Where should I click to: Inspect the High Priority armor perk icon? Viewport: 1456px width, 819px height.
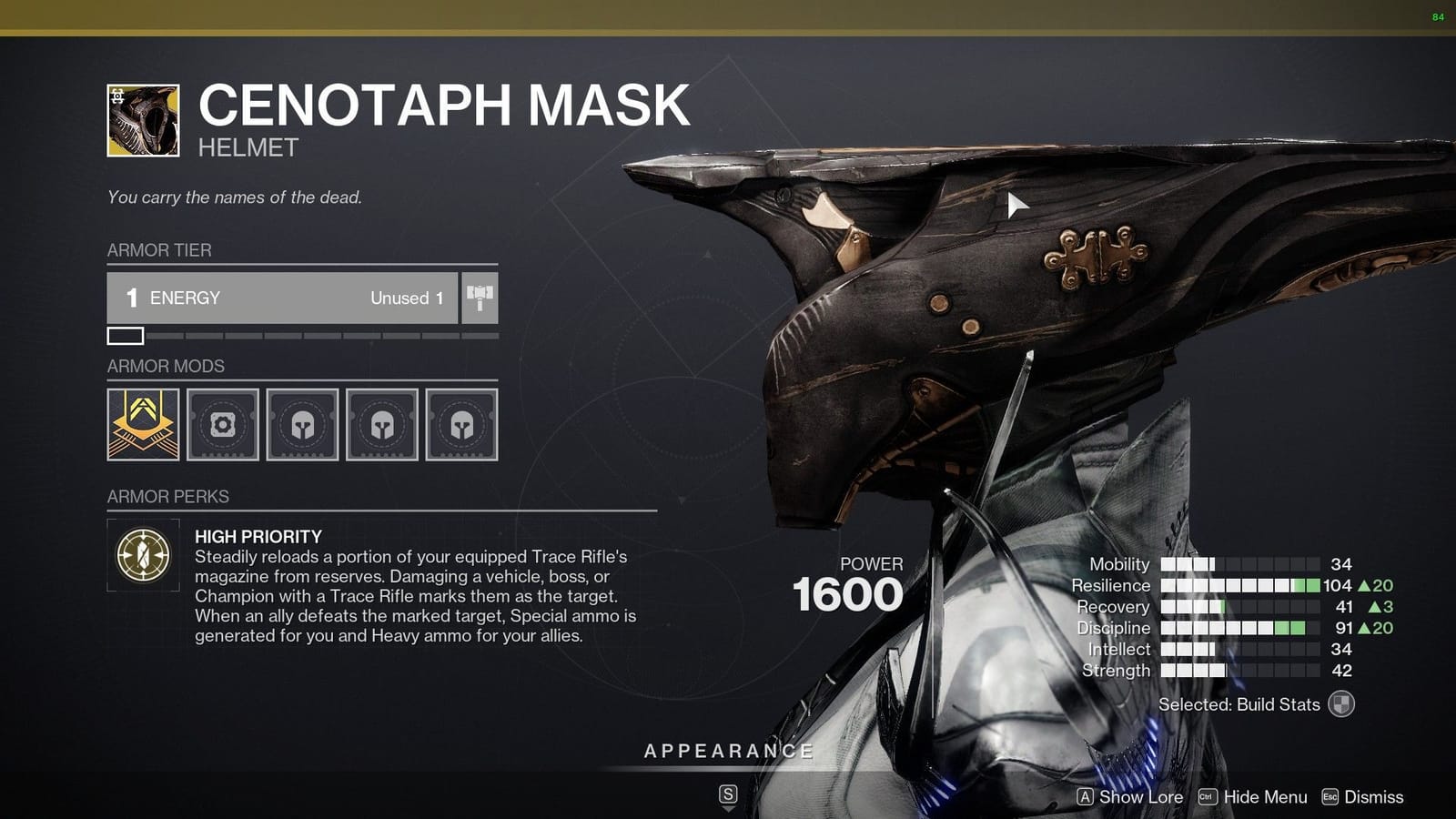(x=142, y=553)
